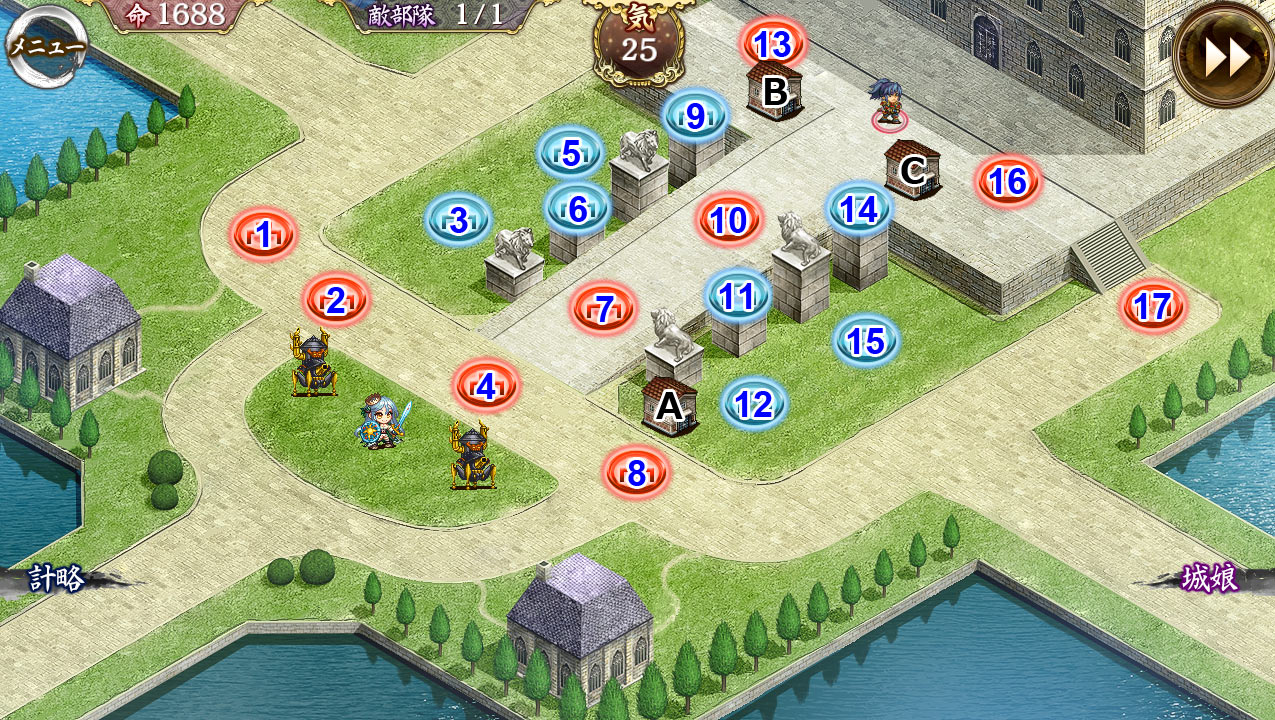This screenshot has height=720, width=1275.
Task: Pick blue deployment slot 12
Action: tap(754, 404)
